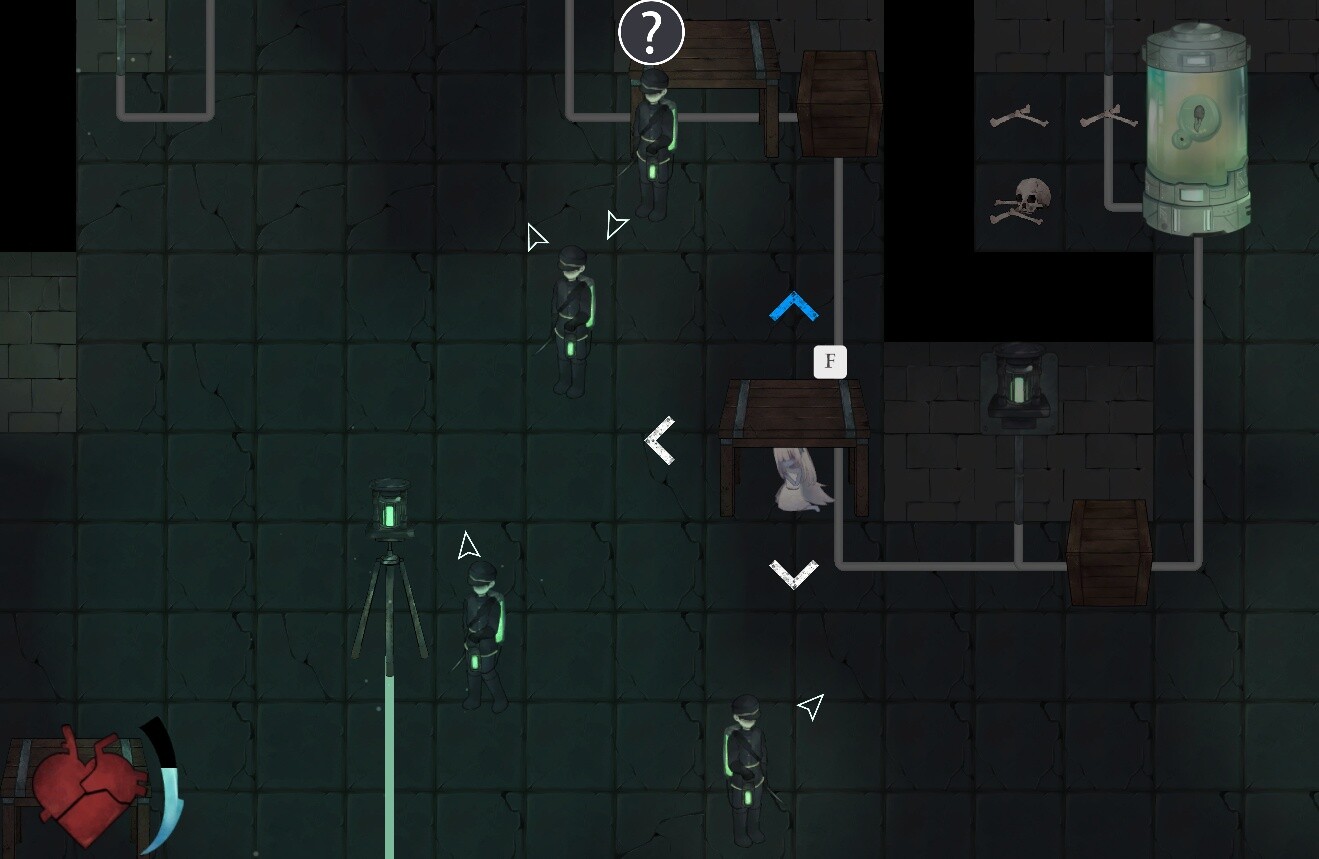Click the skull and bones pile
This screenshot has height=859, width=1319.
(x=1020, y=198)
